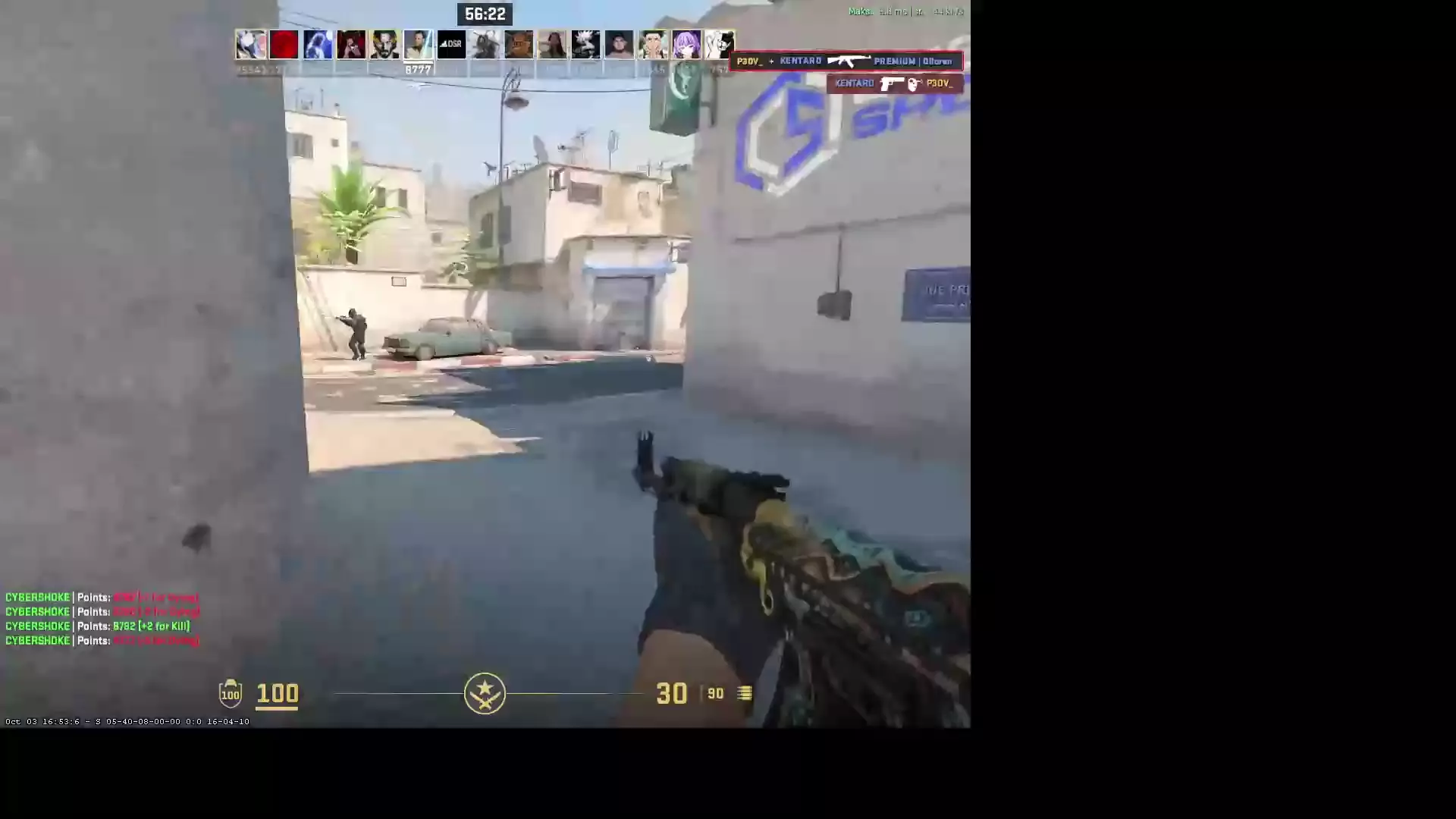This screenshot has height=819, width=1456.
Task: Select the CT team emblem at bottom center
Action: [485, 693]
